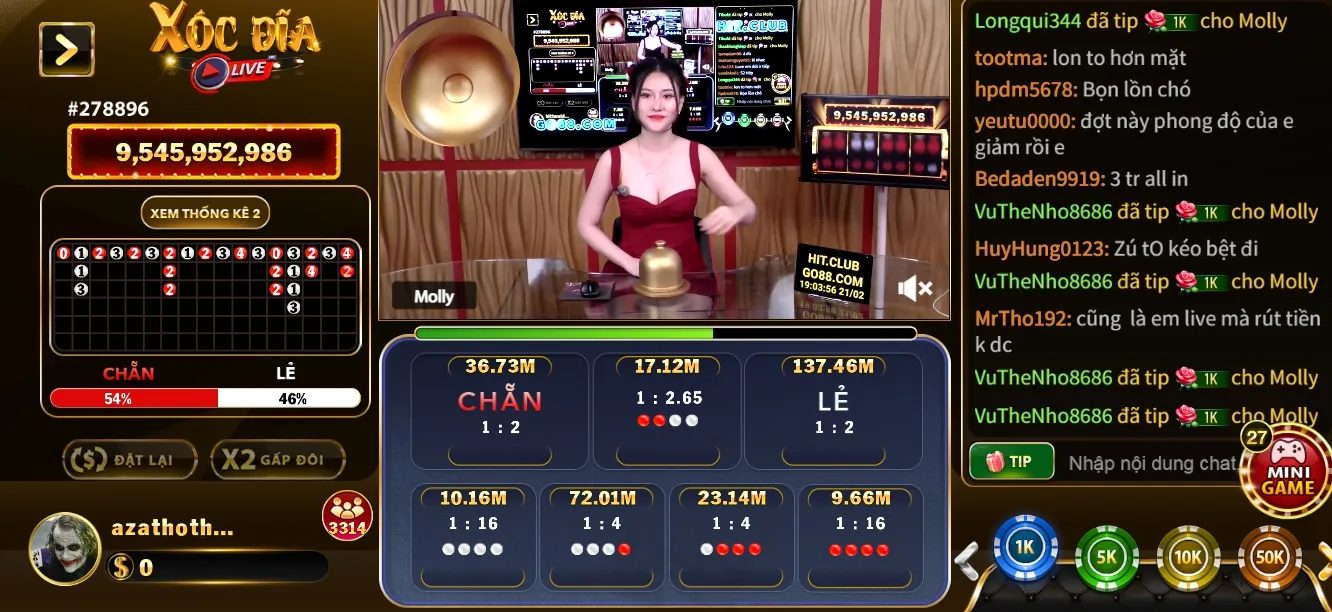Select the 1K blue chip
This screenshot has width=1332, height=612.
tap(1025, 549)
